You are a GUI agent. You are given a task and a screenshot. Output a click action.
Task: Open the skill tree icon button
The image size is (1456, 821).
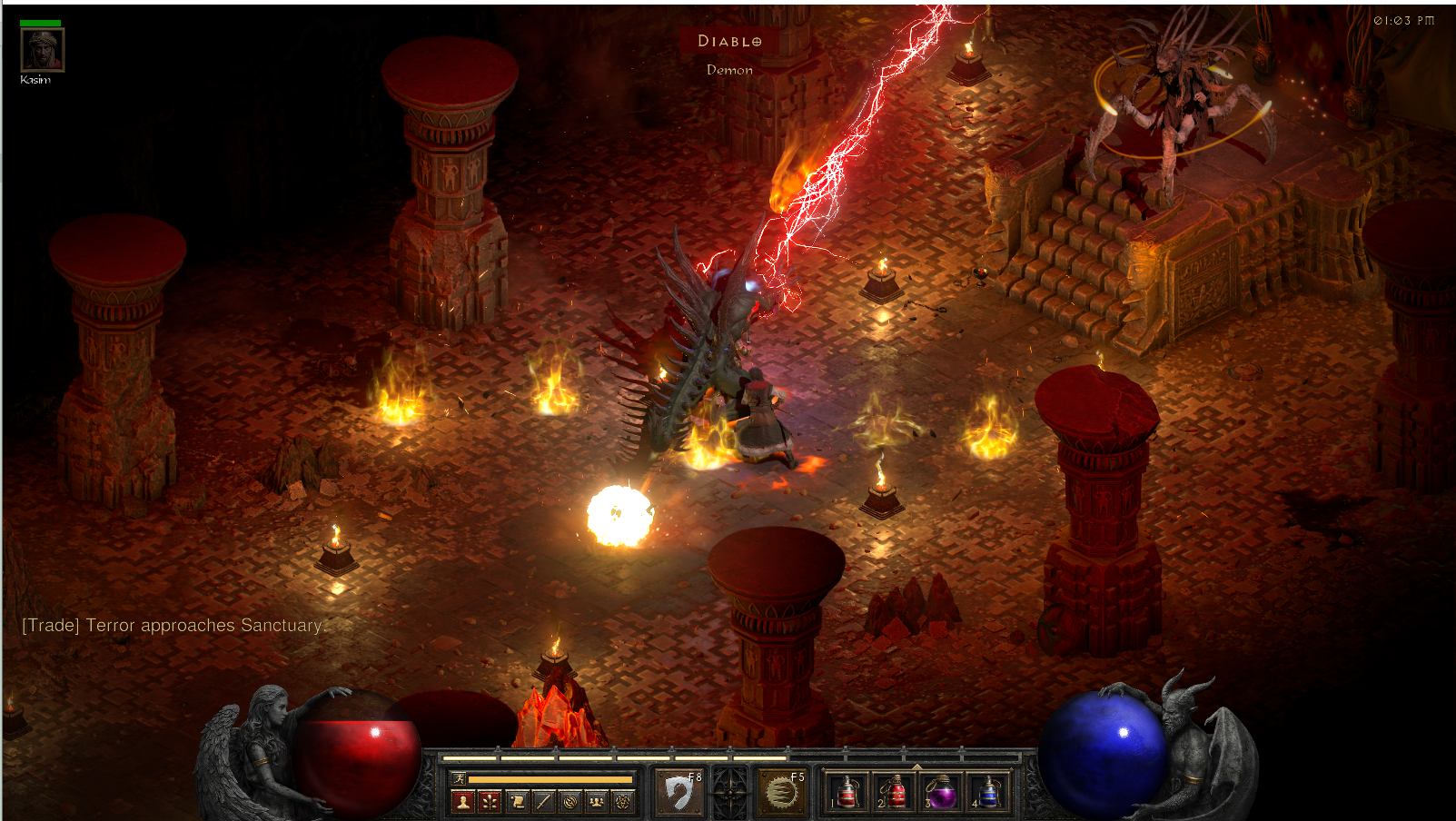coord(490,801)
